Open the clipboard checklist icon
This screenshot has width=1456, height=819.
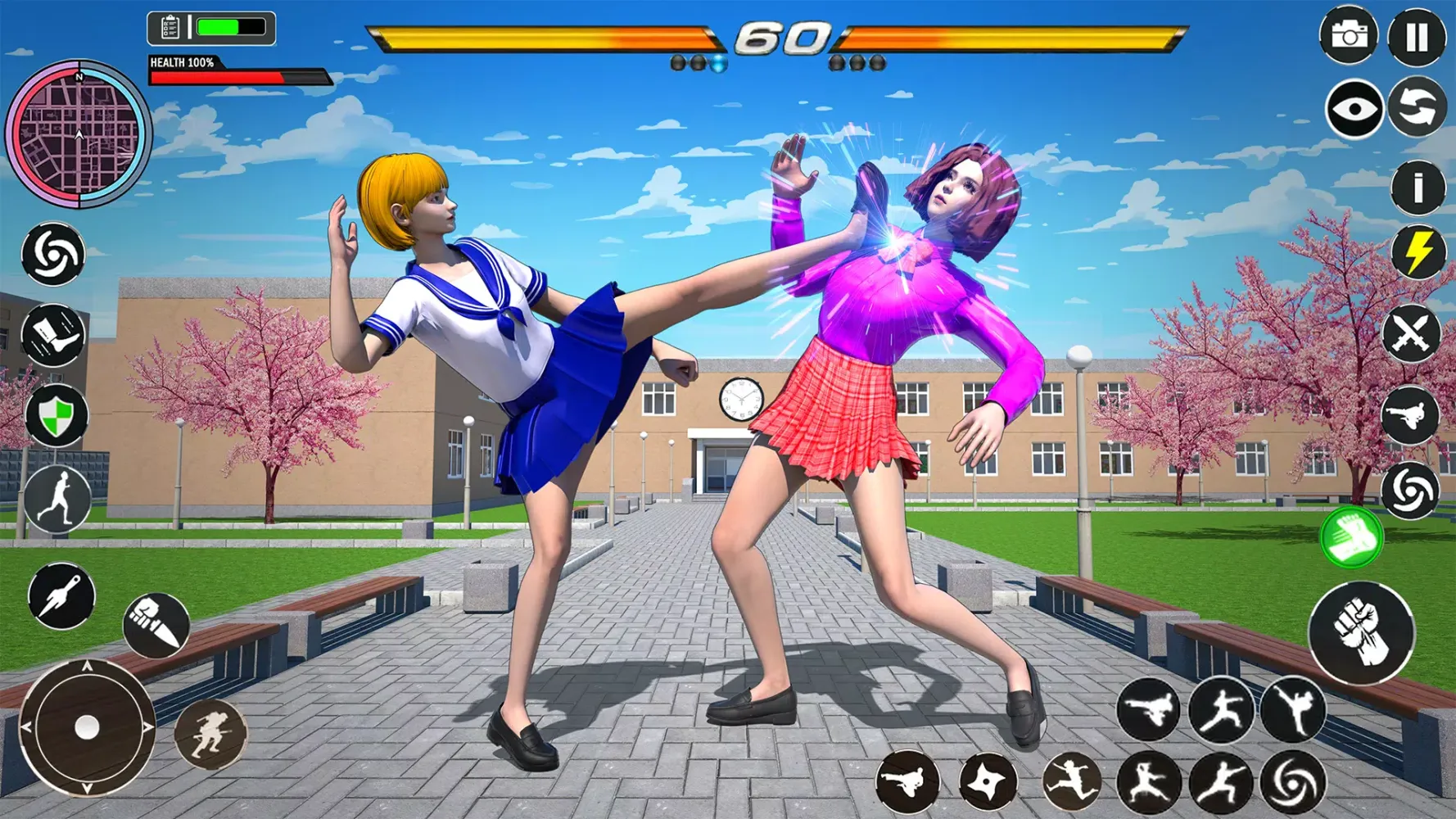(170, 28)
